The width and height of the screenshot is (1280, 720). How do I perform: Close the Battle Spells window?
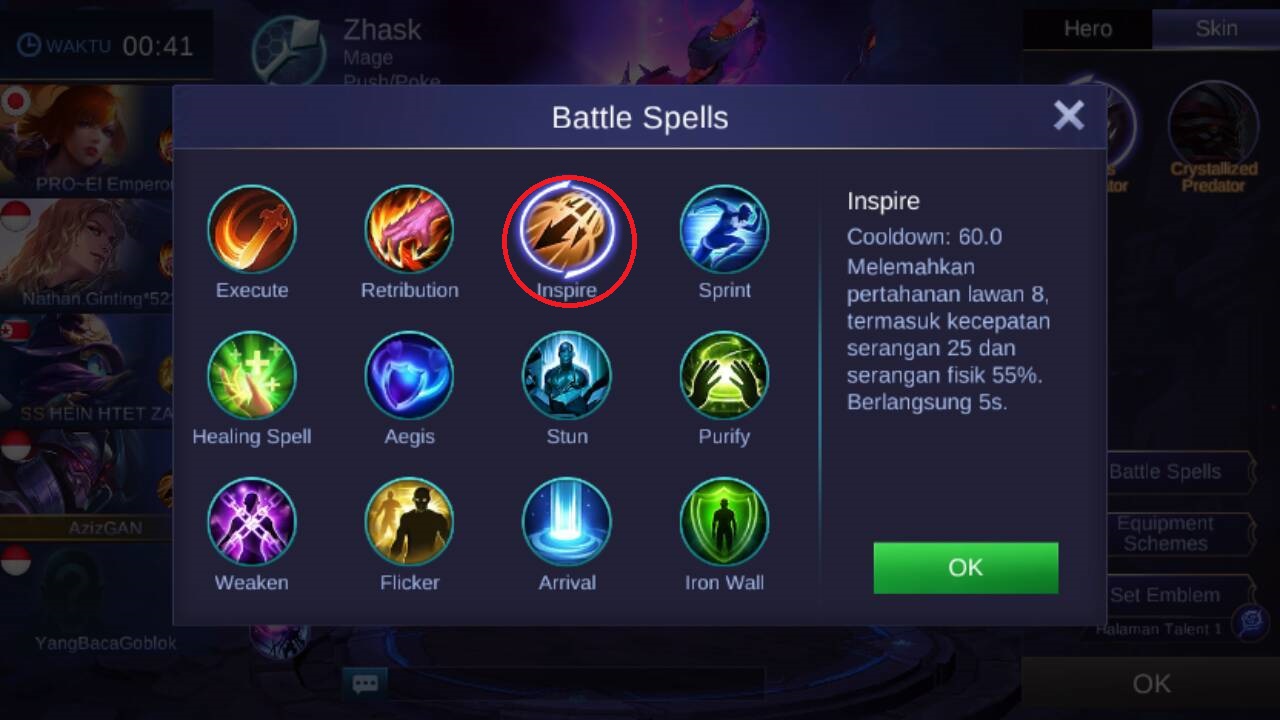1068,116
